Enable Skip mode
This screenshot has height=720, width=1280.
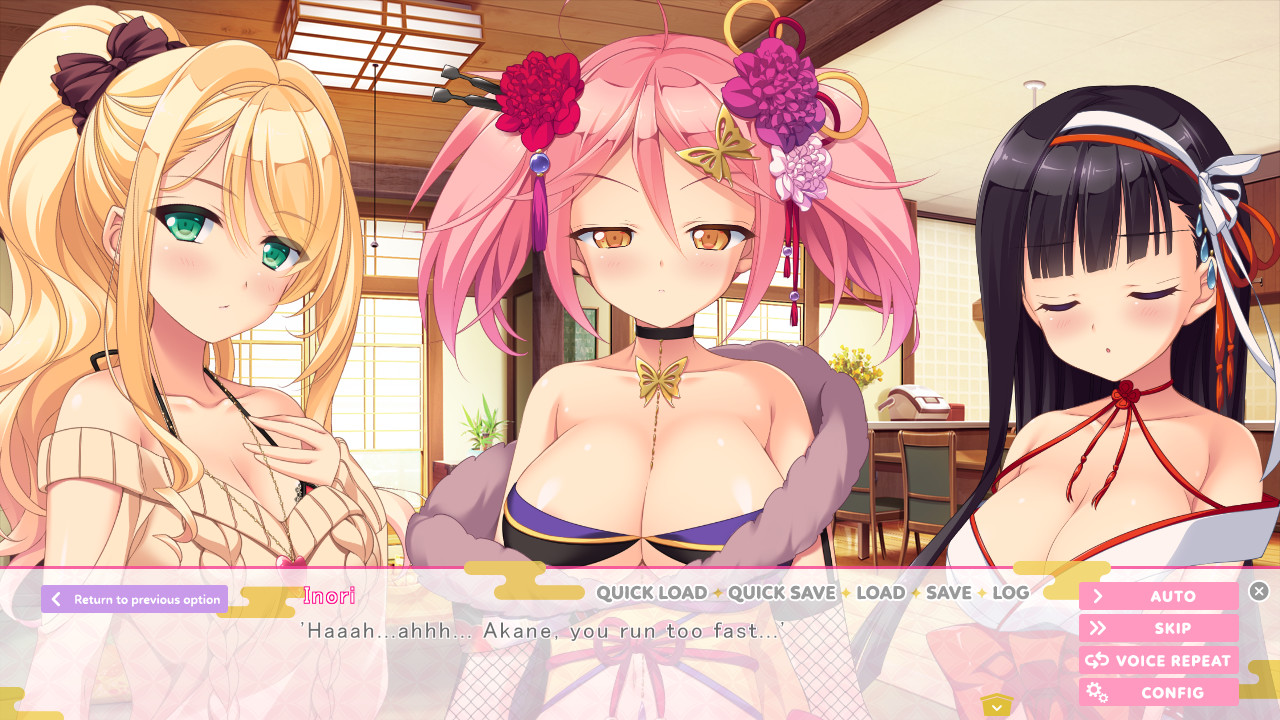[1160, 627]
